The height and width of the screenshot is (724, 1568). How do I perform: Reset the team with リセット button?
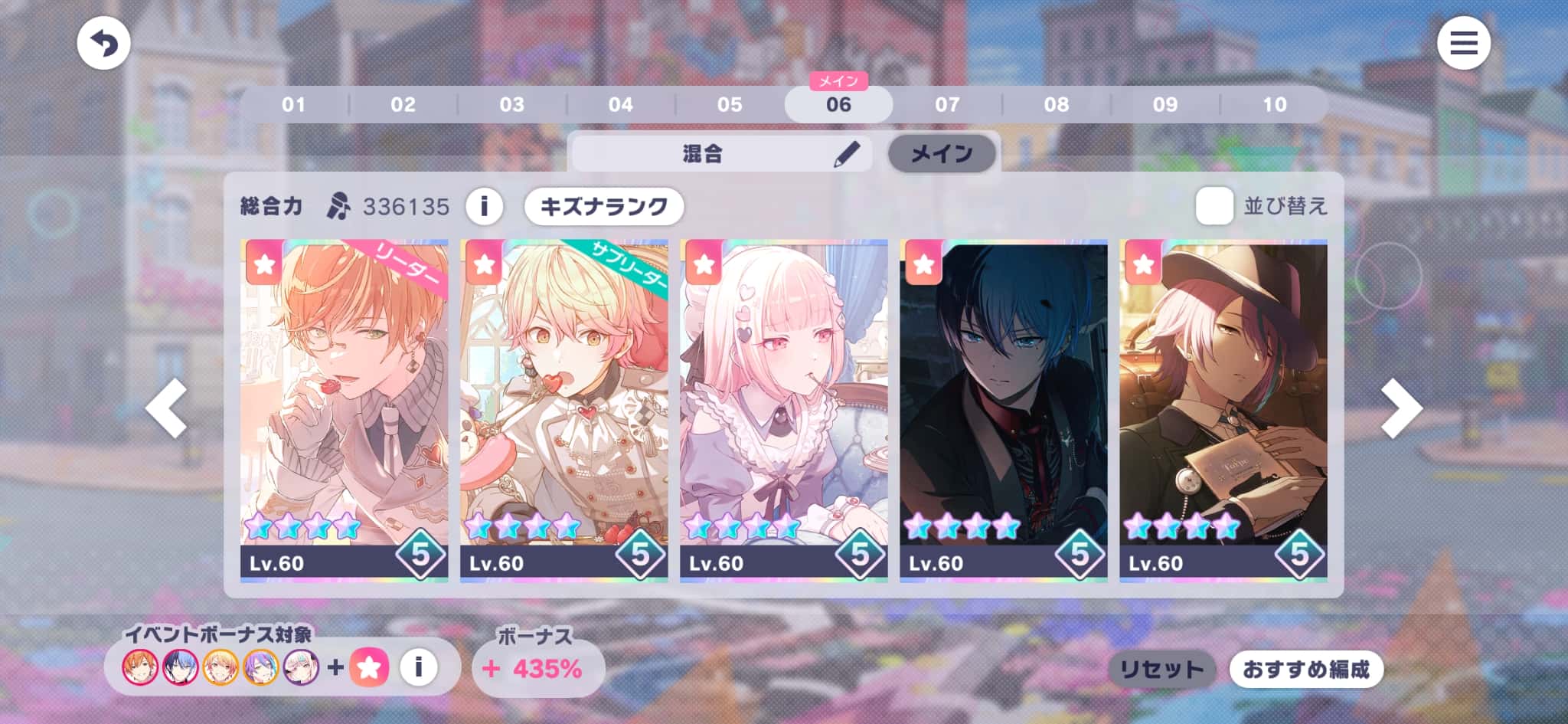coord(1161,670)
